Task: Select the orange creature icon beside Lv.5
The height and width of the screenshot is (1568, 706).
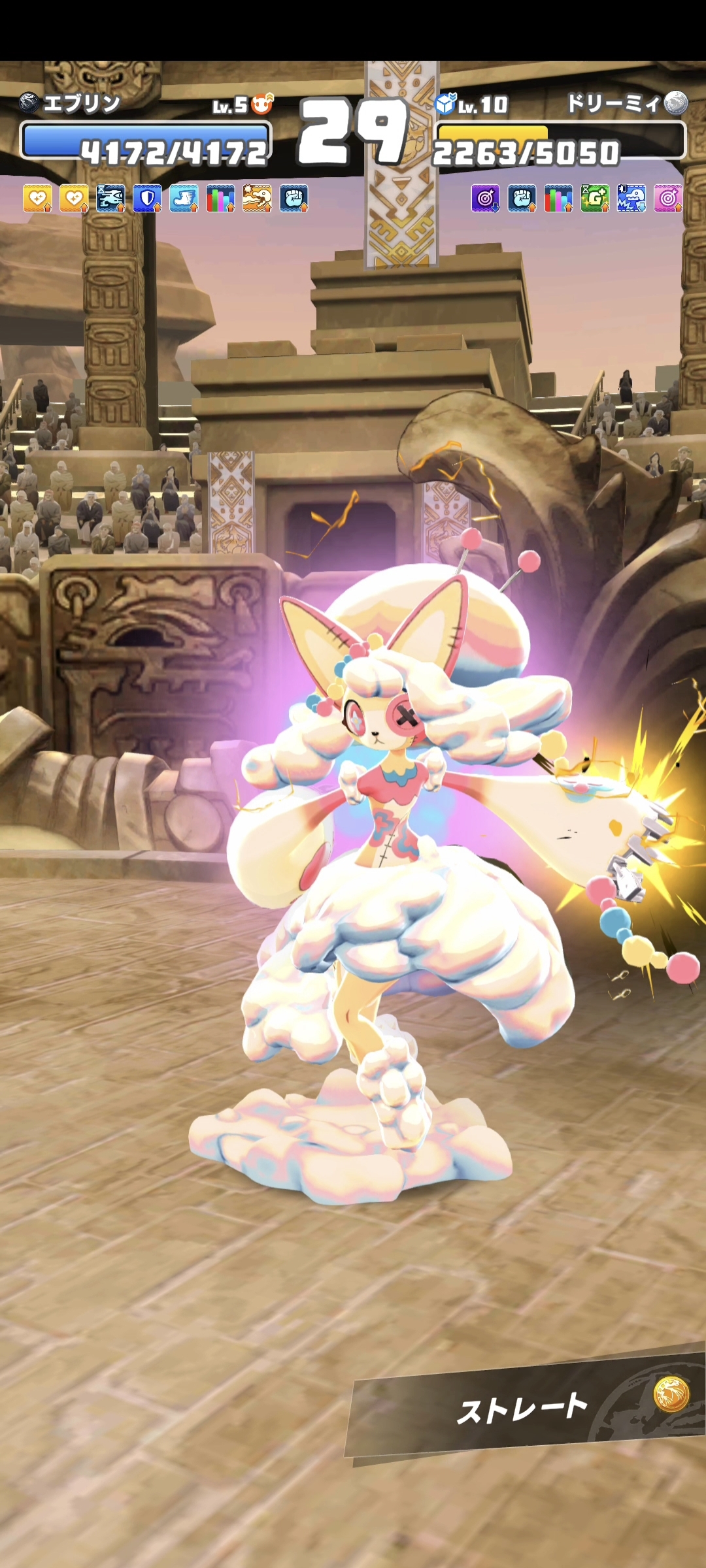Action: (x=263, y=103)
